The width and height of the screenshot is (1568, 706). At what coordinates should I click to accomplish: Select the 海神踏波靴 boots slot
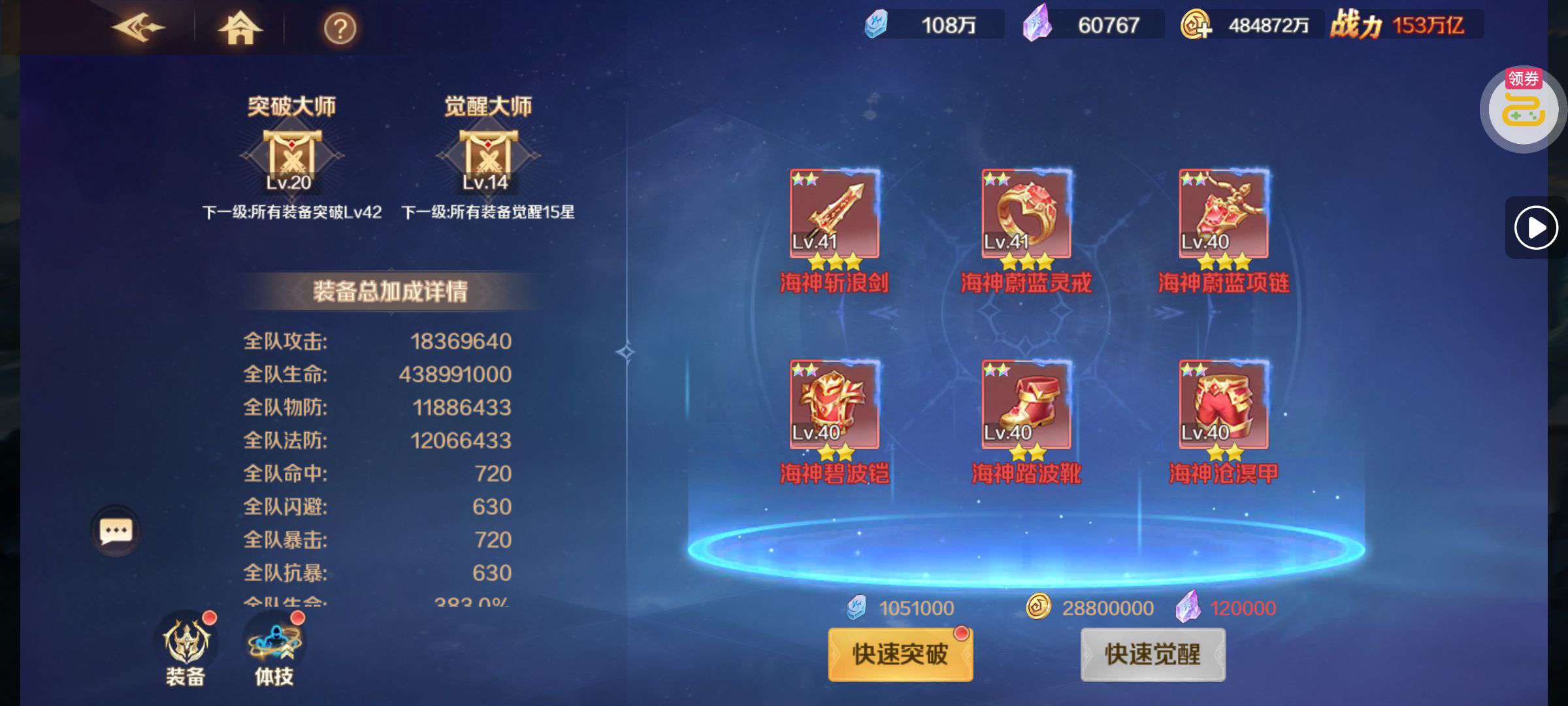(1026, 405)
